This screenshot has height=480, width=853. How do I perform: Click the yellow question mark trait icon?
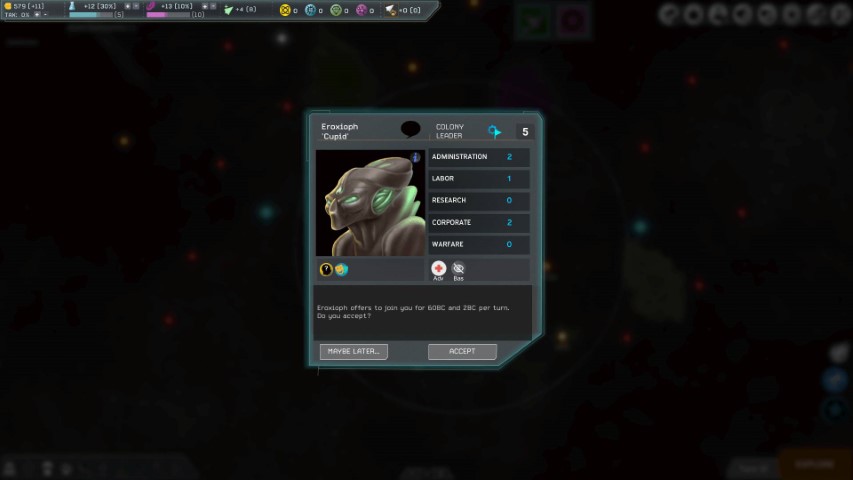tap(326, 270)
